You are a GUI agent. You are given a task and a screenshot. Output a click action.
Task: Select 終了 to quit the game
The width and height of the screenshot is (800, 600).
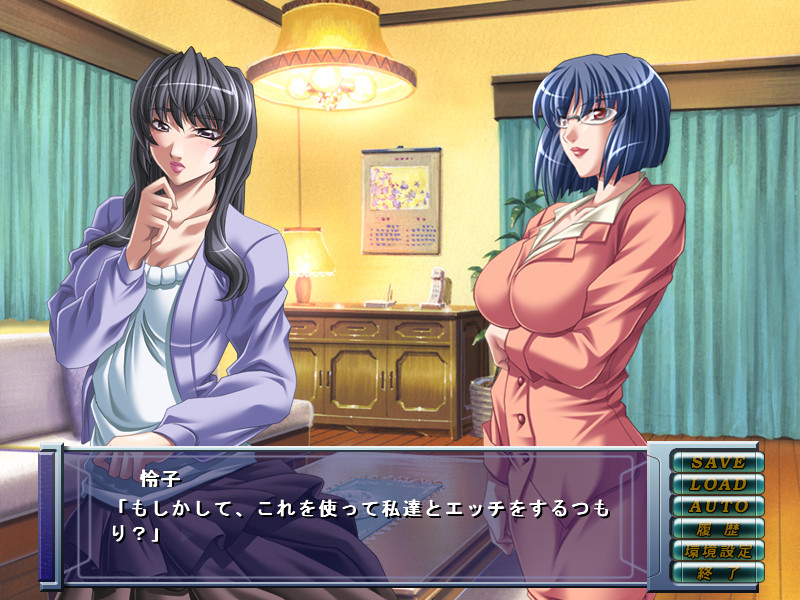pos(717,572)
